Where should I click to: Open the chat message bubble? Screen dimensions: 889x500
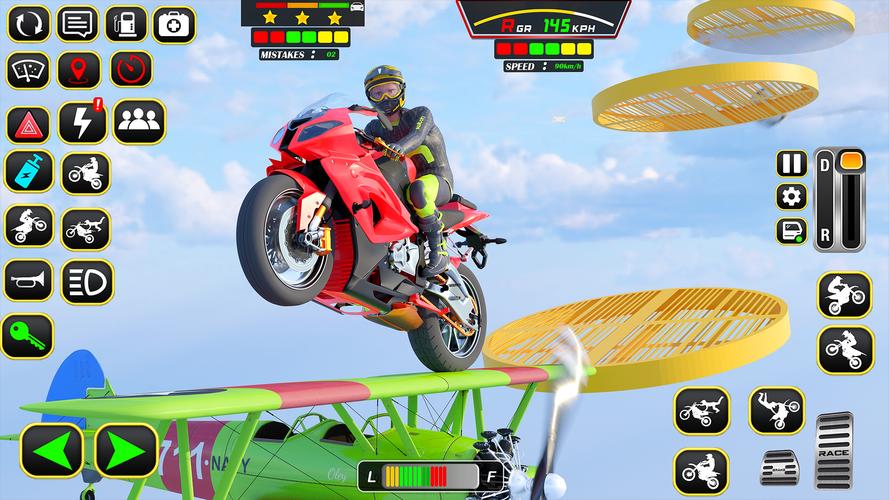[77, 23]
